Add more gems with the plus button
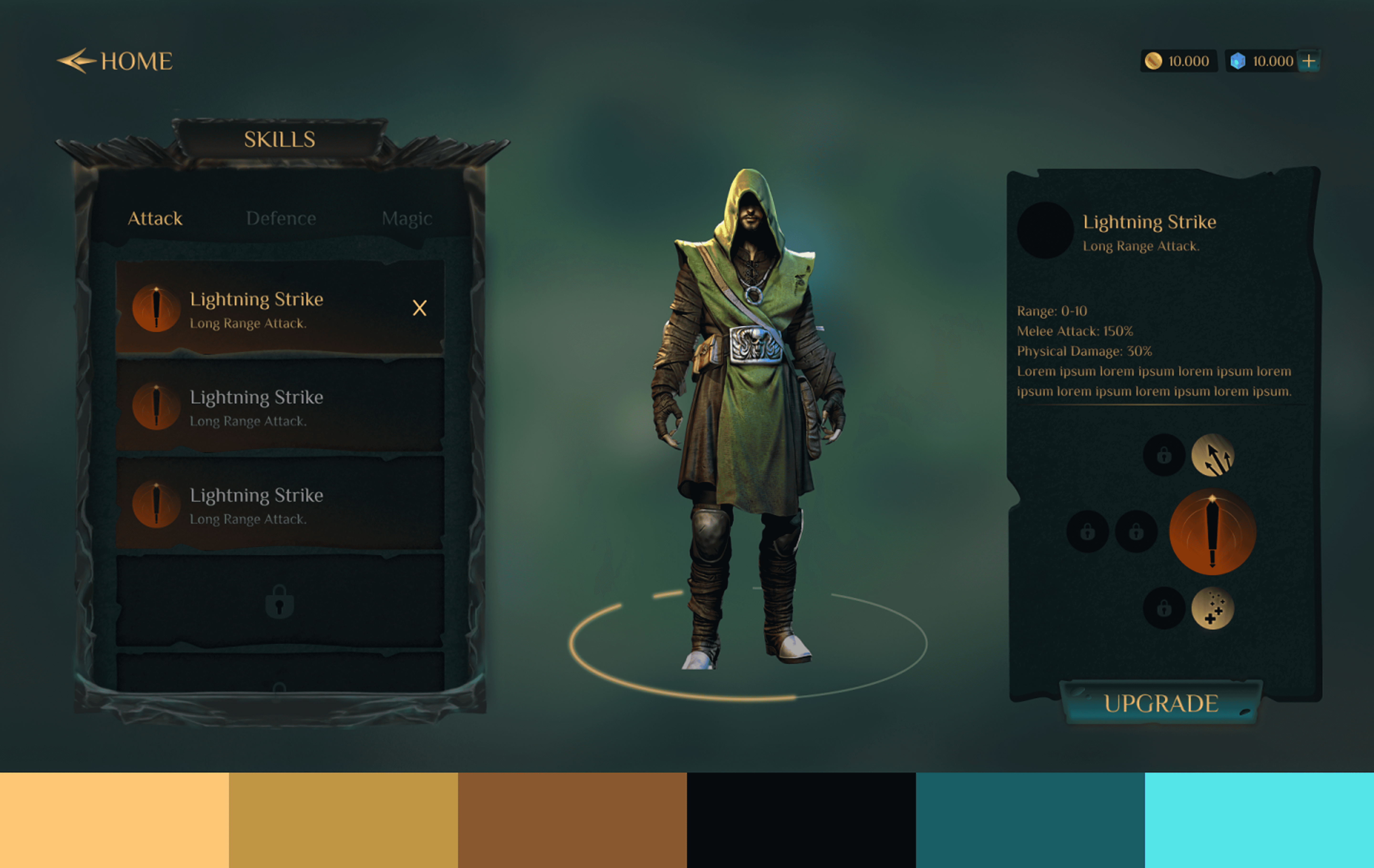Viewport: 1374px width, 868px height. [x=1309, y=61]
